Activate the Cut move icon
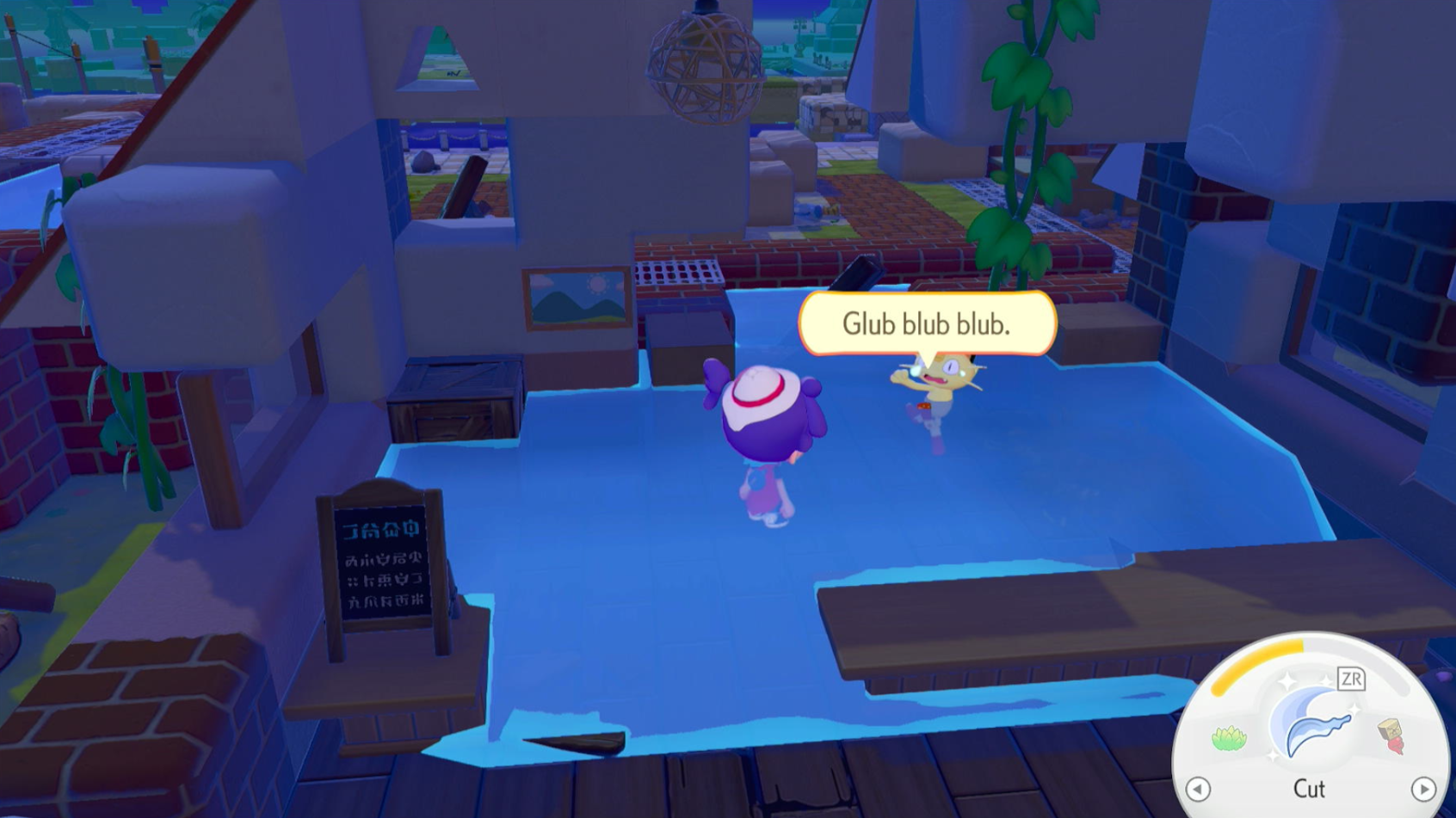 point(1311,723)
